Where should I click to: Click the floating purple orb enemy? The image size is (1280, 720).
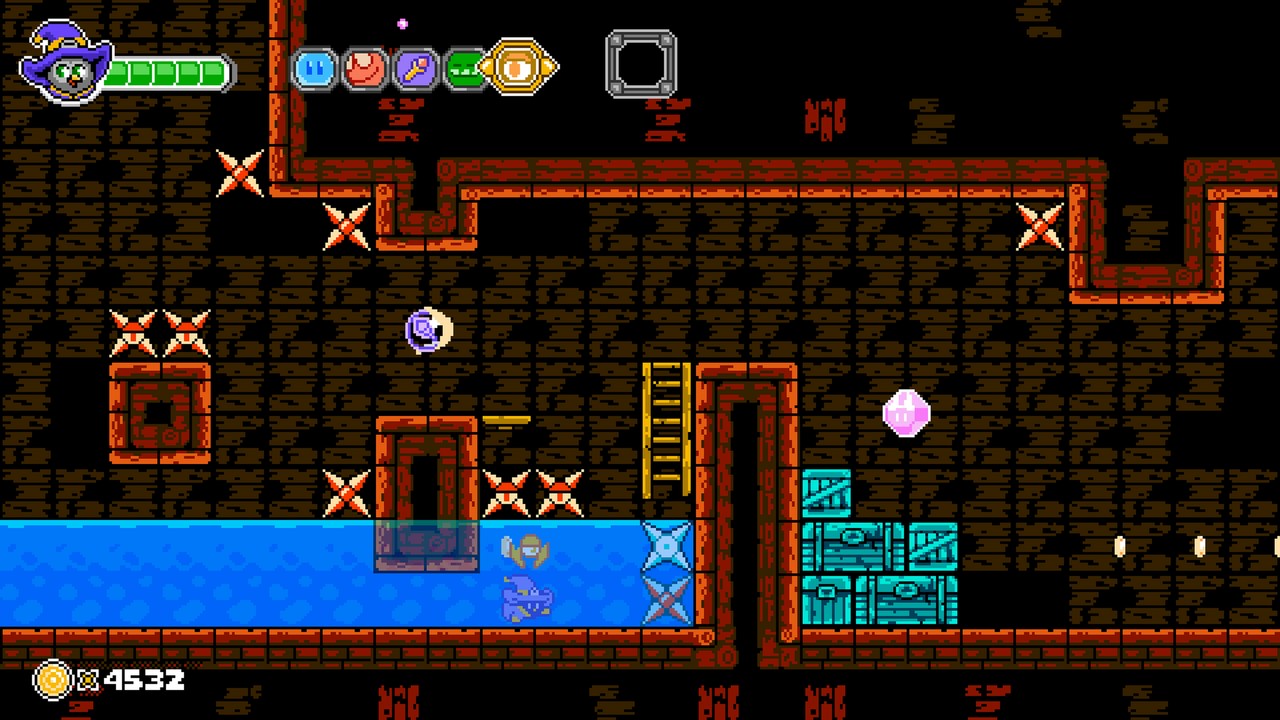coord(428,330)
